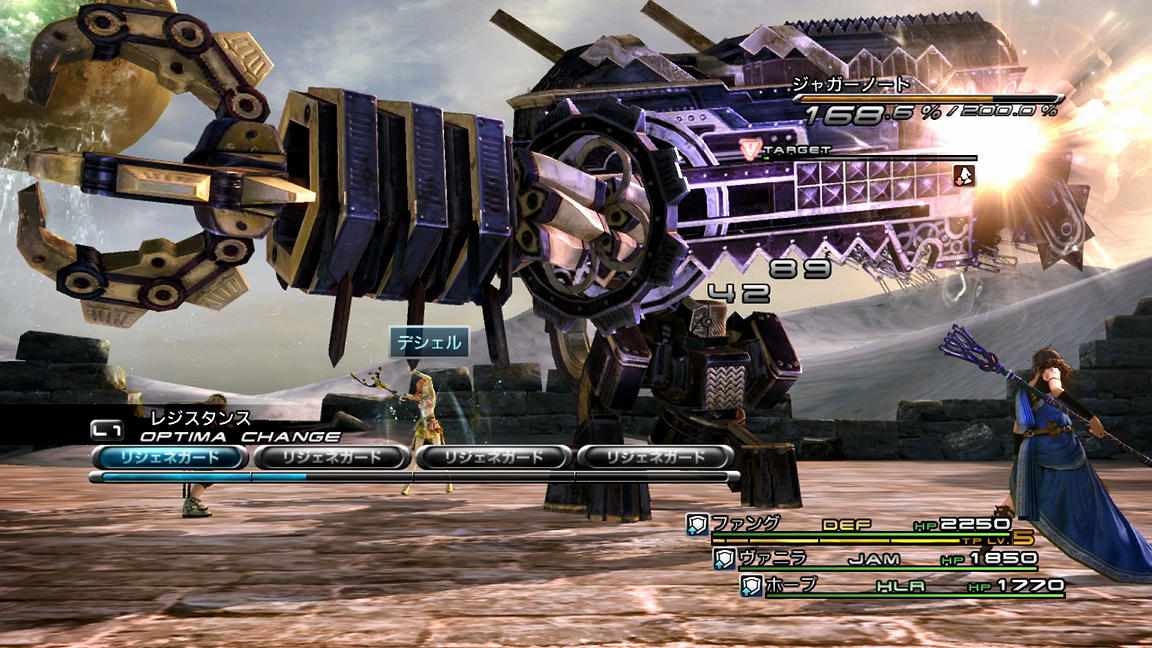Inspect the red status ailment icon on the enemy

click(965, 174)
